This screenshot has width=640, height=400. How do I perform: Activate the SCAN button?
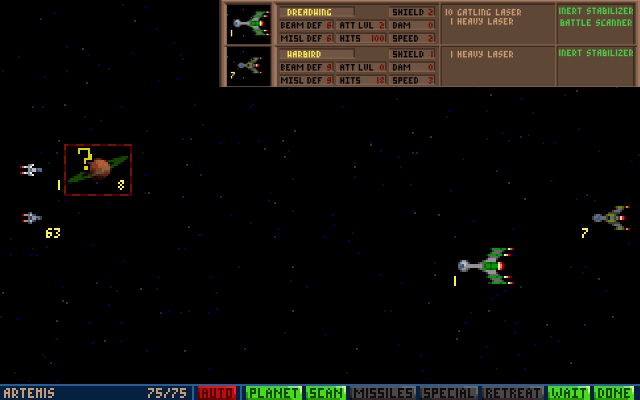(x=324, y=393)
